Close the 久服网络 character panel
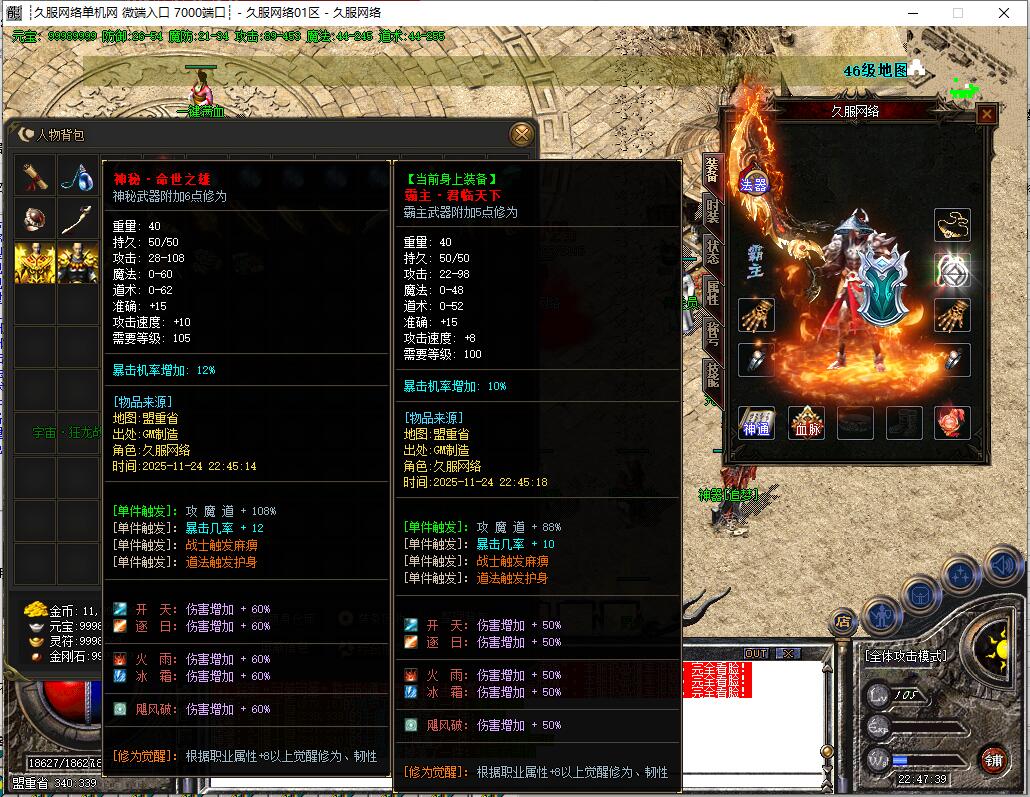This screenshot has width=1030, height=797. point(986,114)
